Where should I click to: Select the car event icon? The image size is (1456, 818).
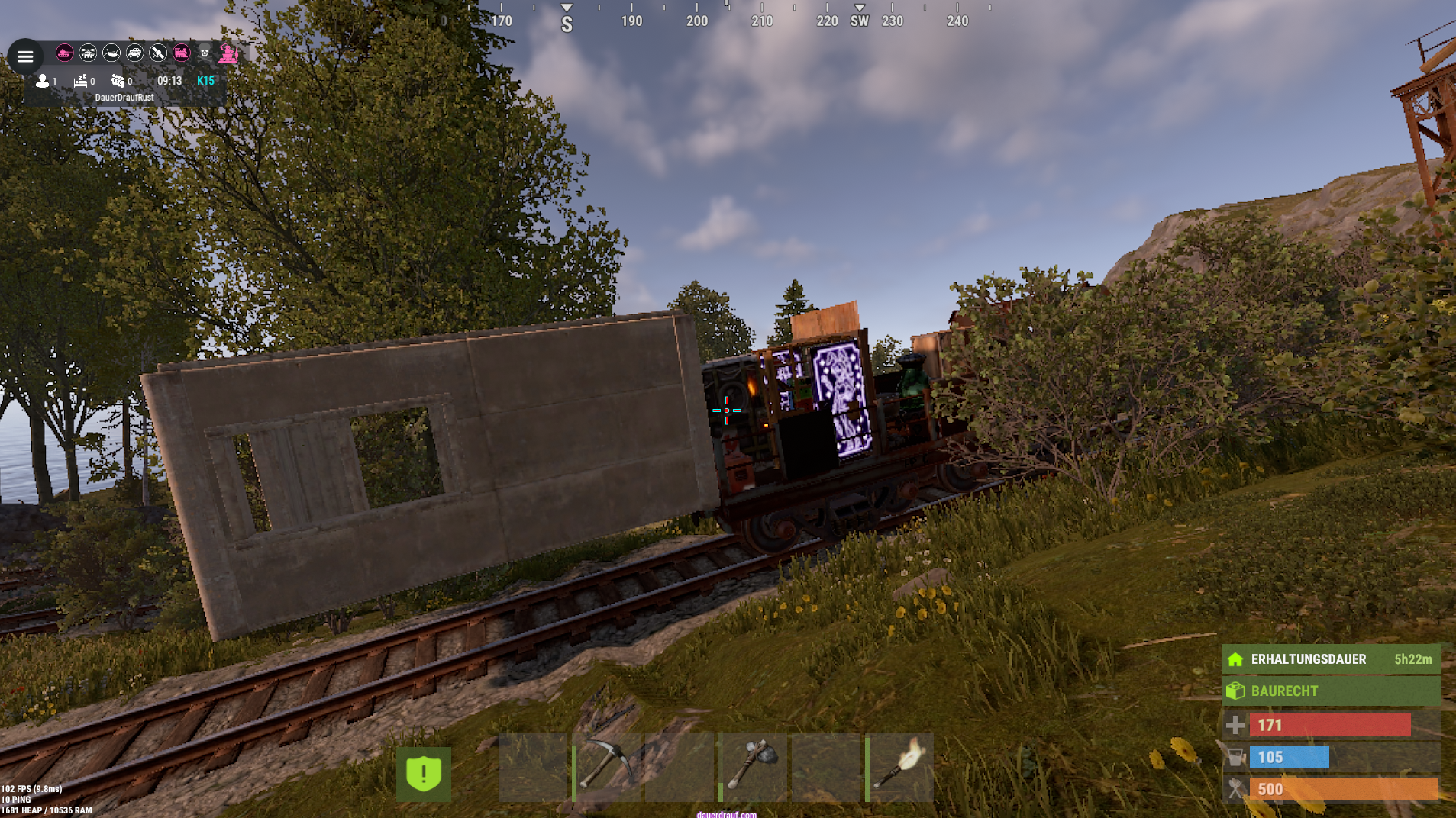click(x=134, y=53)
